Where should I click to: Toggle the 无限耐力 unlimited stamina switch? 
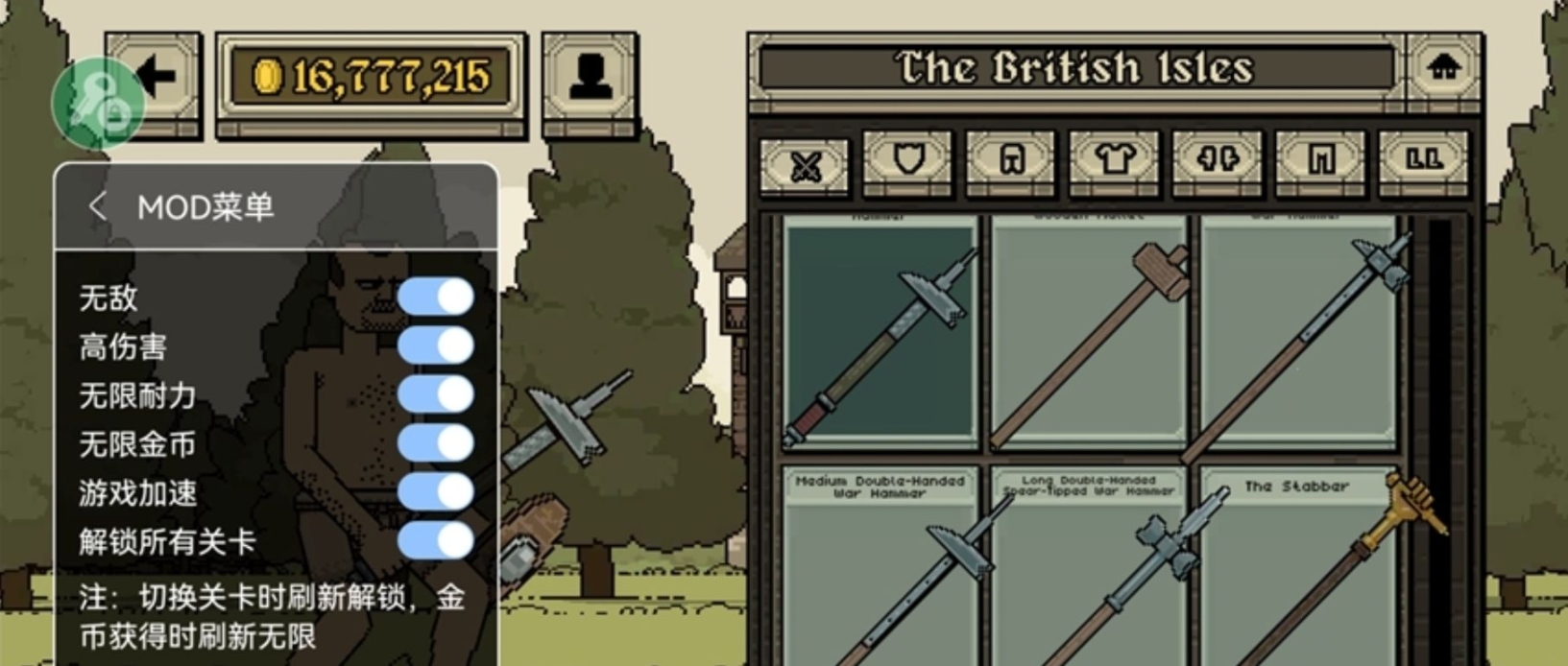[435, 394]
